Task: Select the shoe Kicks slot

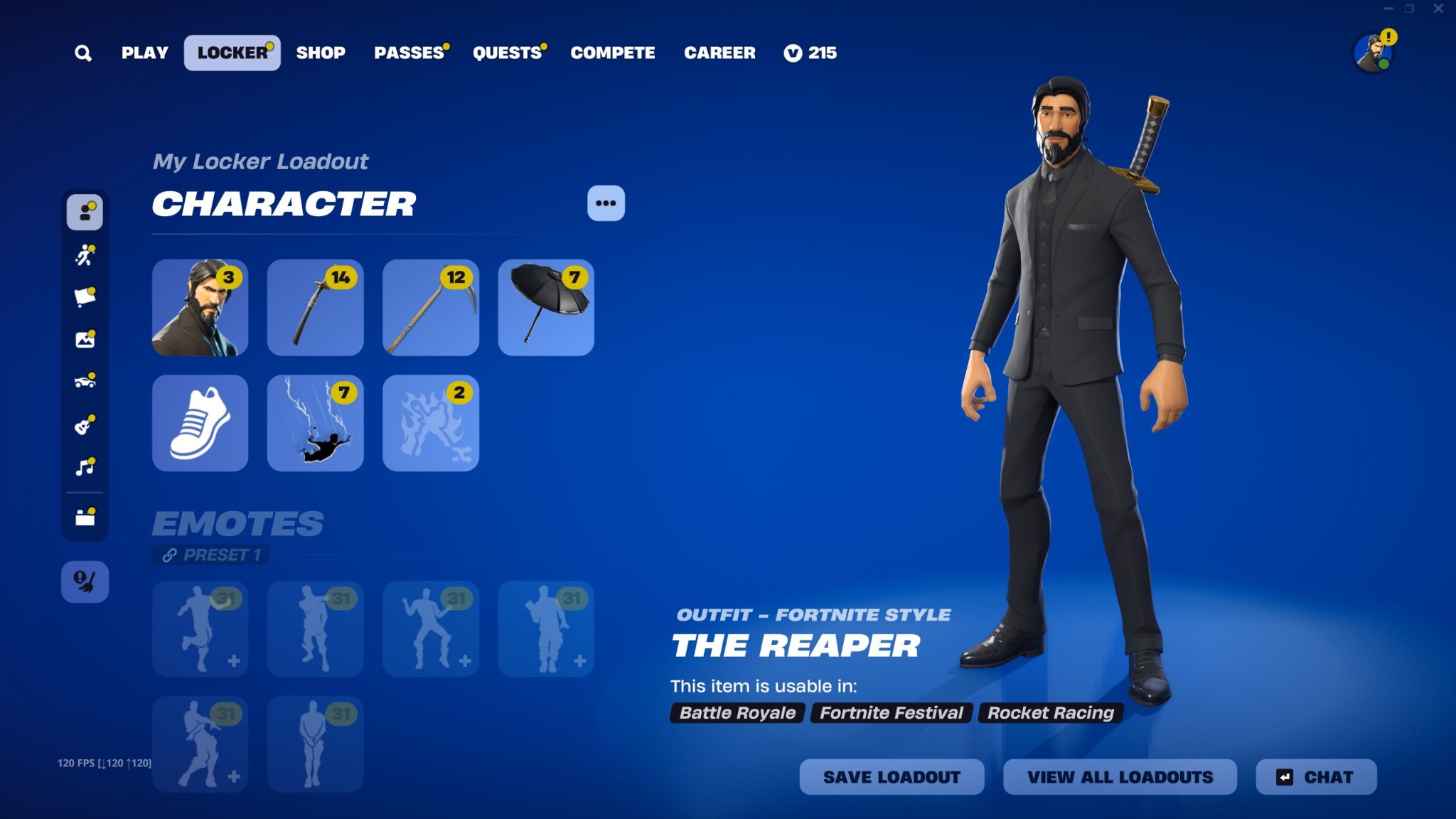Action: (x=200, y=423)
